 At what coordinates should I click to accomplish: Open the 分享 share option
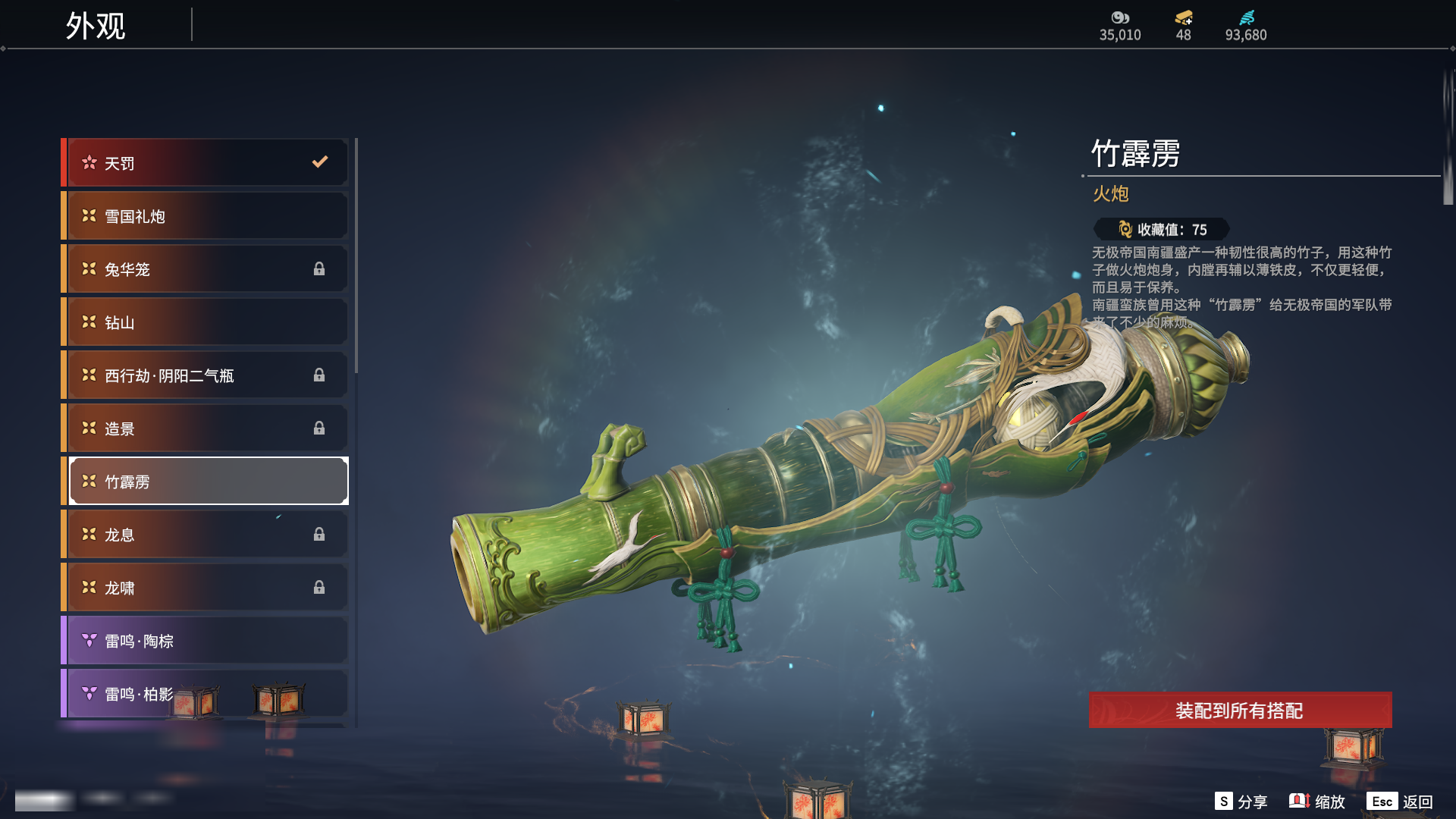pyautogui.click(x=1241, y=802)
